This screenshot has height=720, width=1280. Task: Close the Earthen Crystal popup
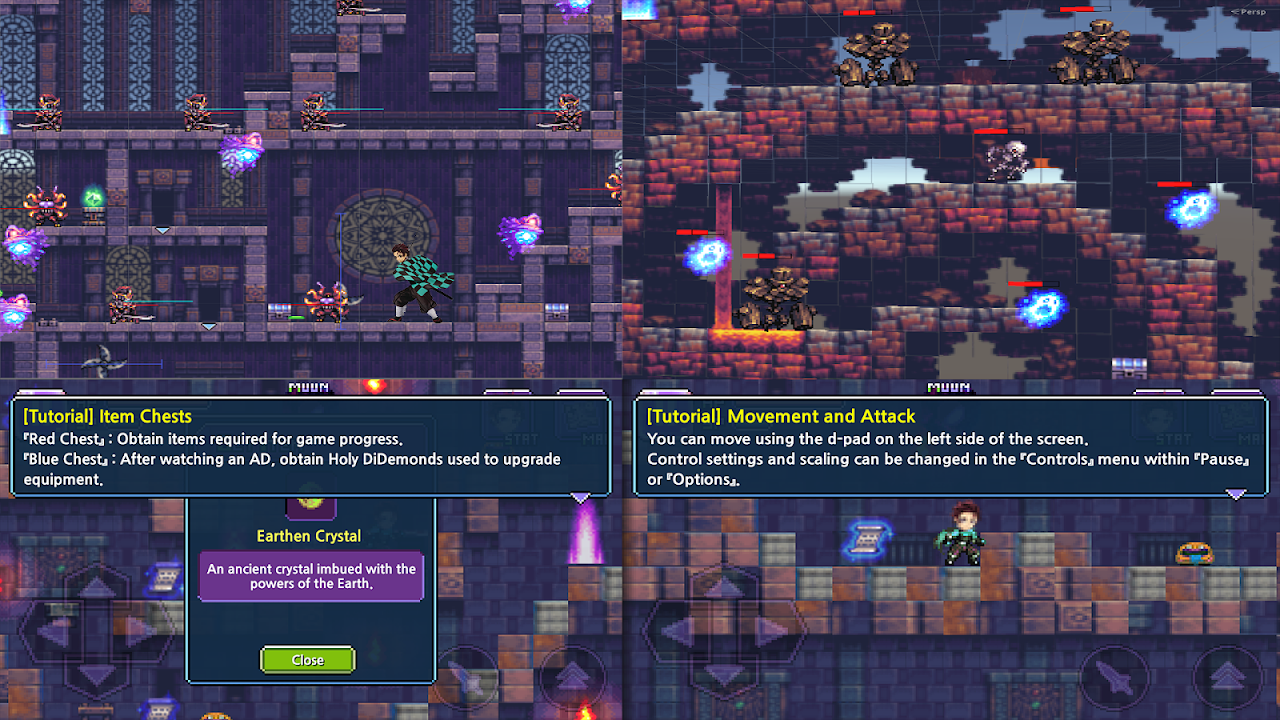click(307, 660)
